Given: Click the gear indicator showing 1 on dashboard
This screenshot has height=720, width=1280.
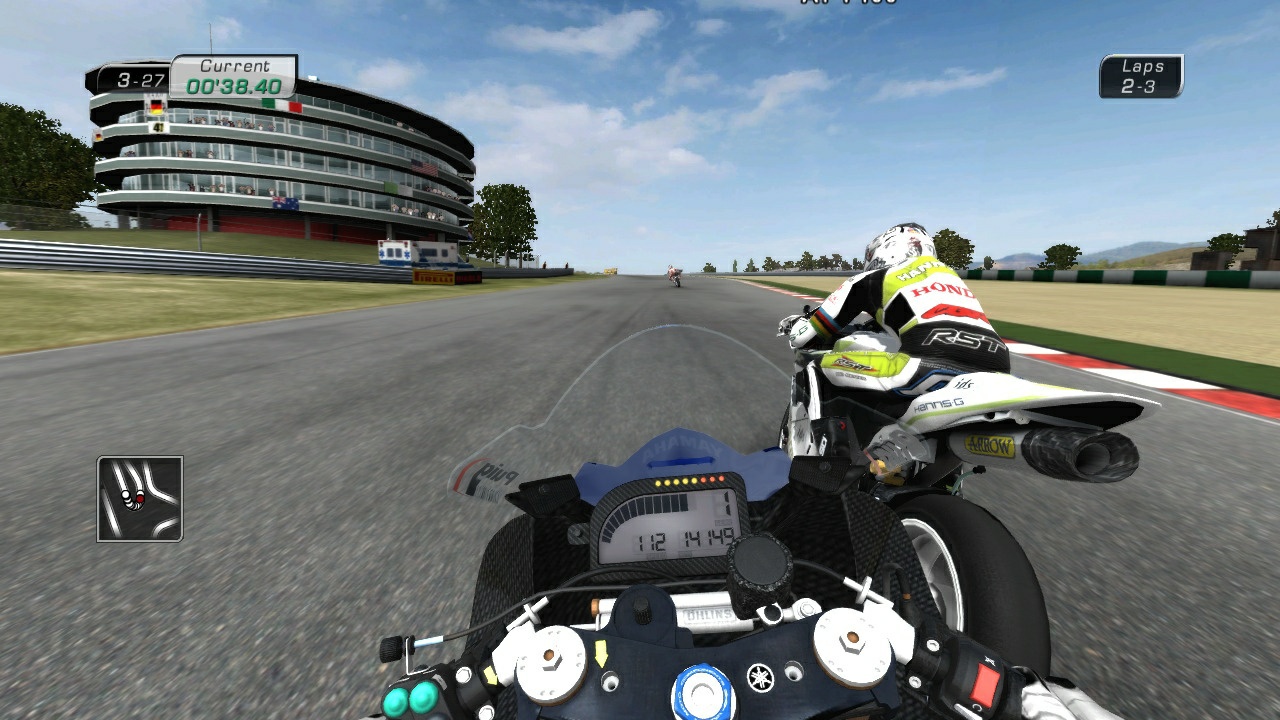Looking at the screenshot, I should click(x=727, y=504).
